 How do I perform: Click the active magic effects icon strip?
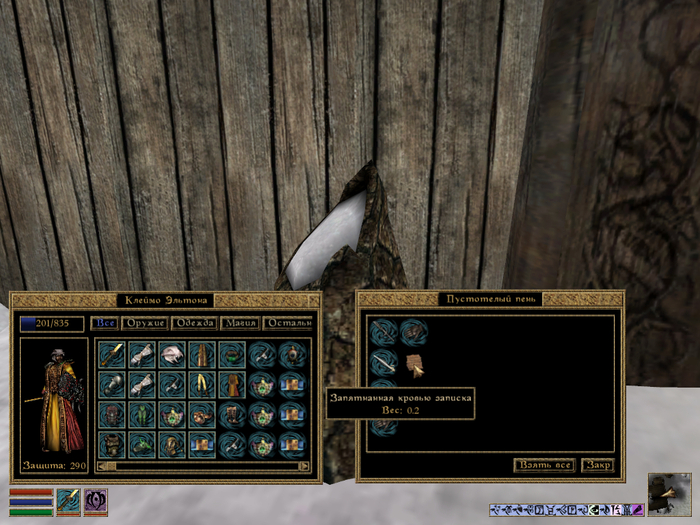[566, 510]
